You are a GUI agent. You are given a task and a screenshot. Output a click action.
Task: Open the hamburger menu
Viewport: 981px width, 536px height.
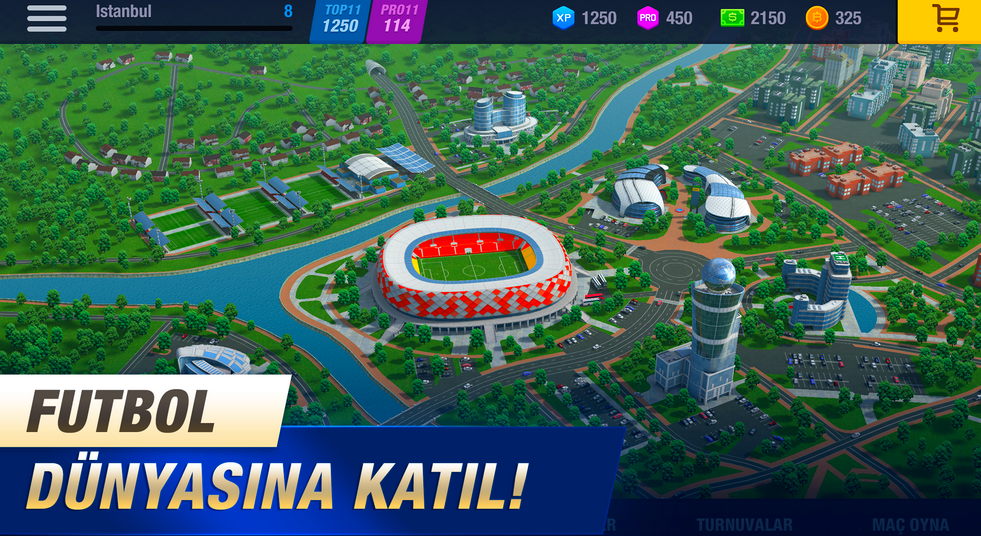pyautogui.click(x=46, y=18)
